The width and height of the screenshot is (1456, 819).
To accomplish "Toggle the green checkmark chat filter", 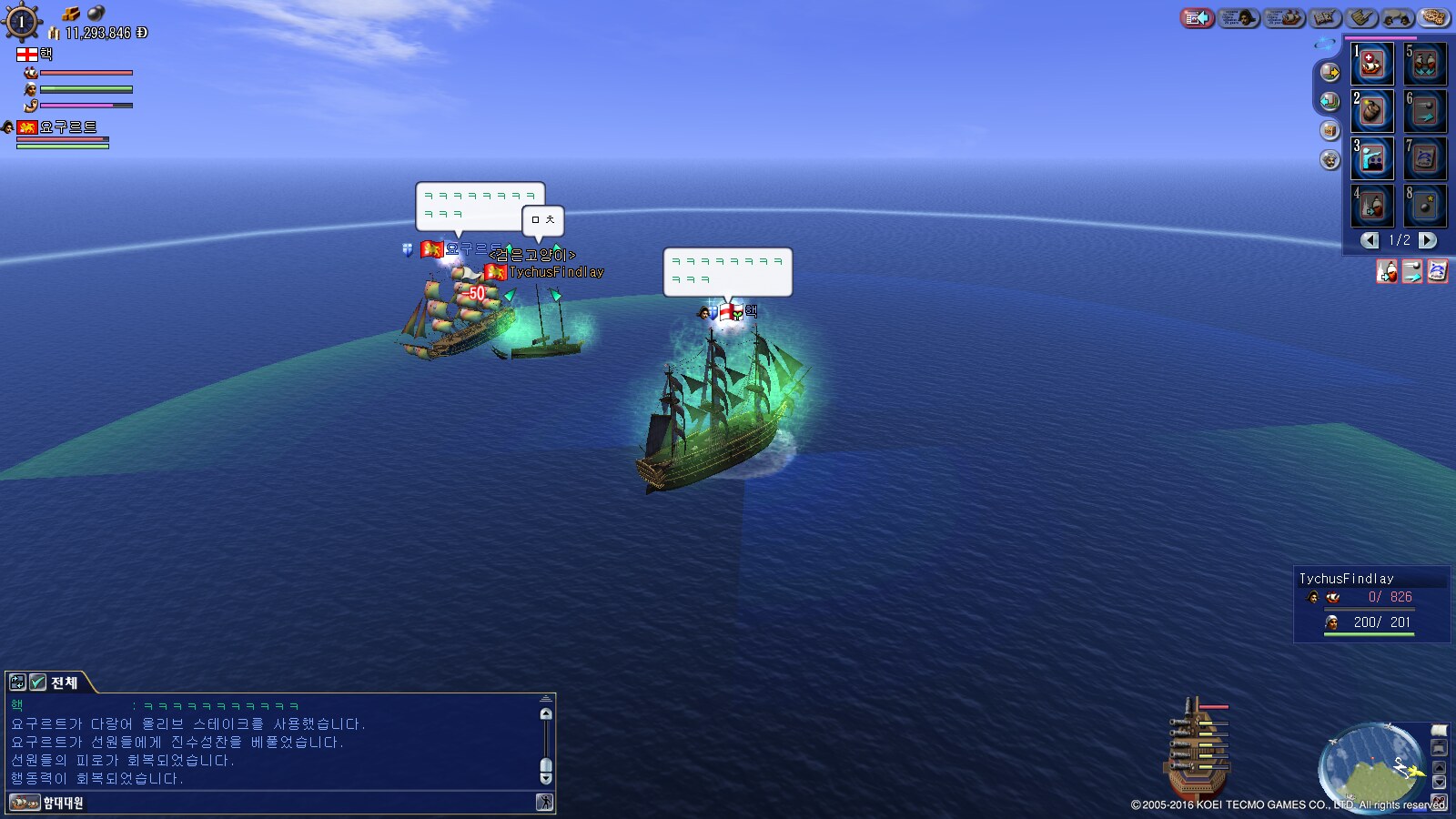I will pos(37,682).
